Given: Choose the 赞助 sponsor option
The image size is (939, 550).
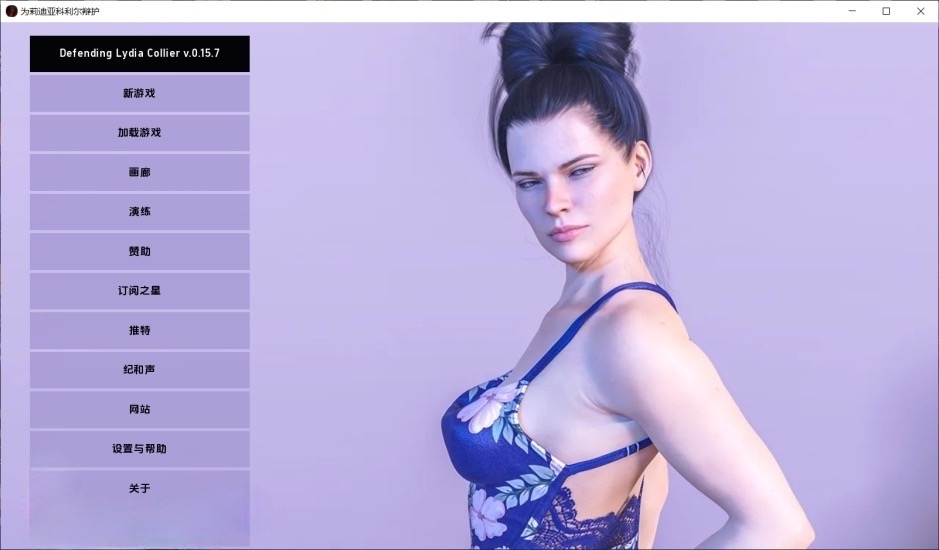Looking at the screenshot, I should pyautogui.click(x=139, y=251).
